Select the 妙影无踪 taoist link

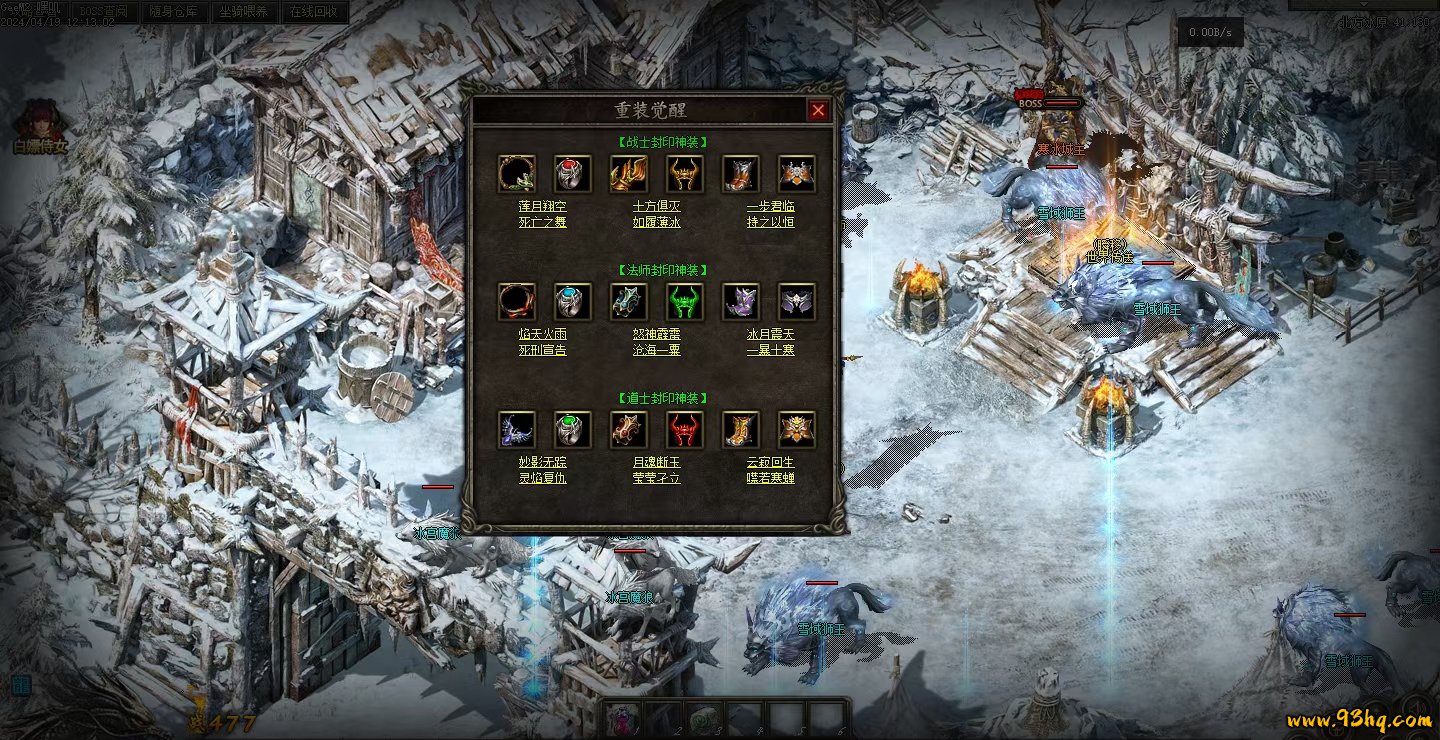[x=543, y=462]
